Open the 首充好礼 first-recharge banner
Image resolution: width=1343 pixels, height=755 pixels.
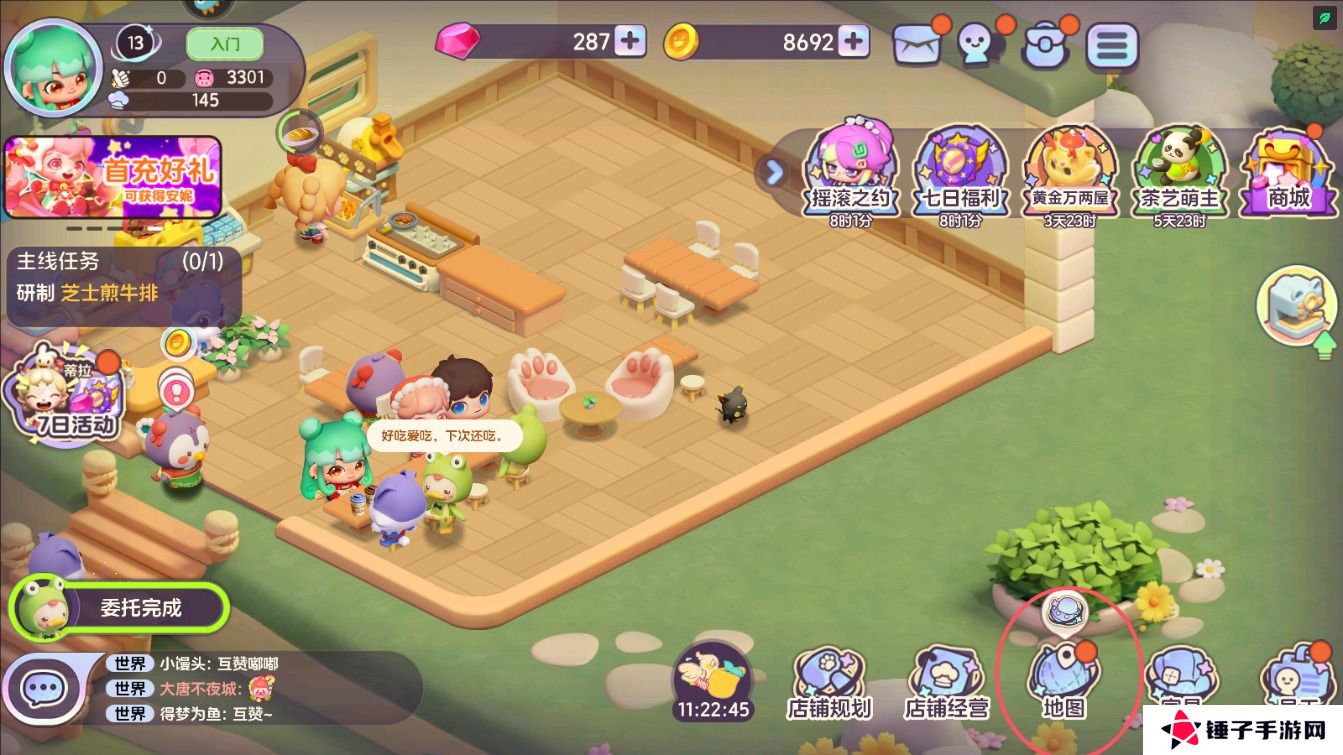coord(112,177)
